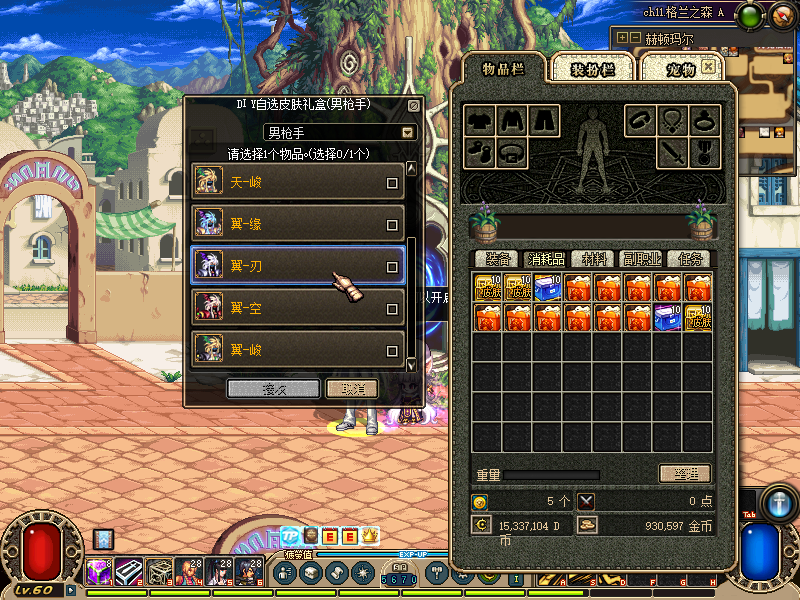This screenshot has width=800, height=600.
Task: Close the skin gift box dialog
Action: 414,105
